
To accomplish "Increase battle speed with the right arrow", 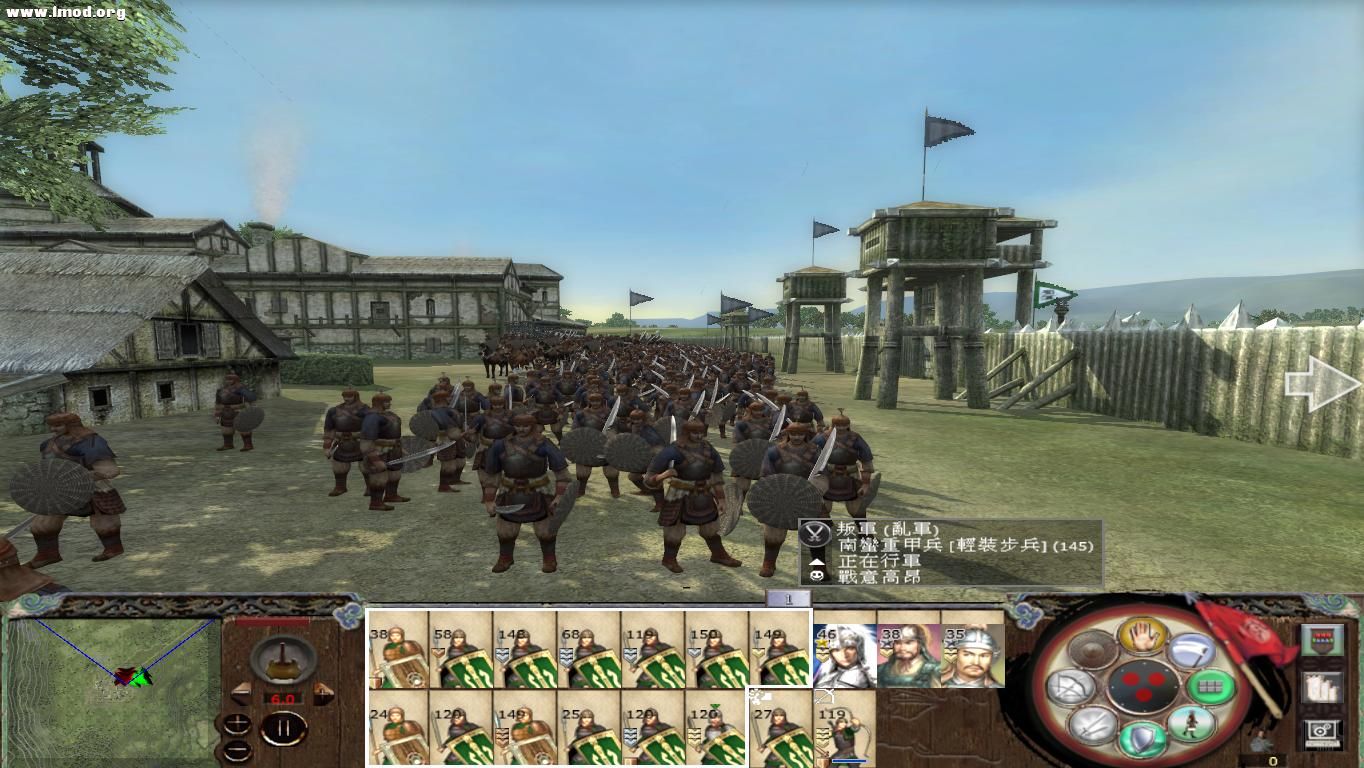I will click(x=324, y=693).
